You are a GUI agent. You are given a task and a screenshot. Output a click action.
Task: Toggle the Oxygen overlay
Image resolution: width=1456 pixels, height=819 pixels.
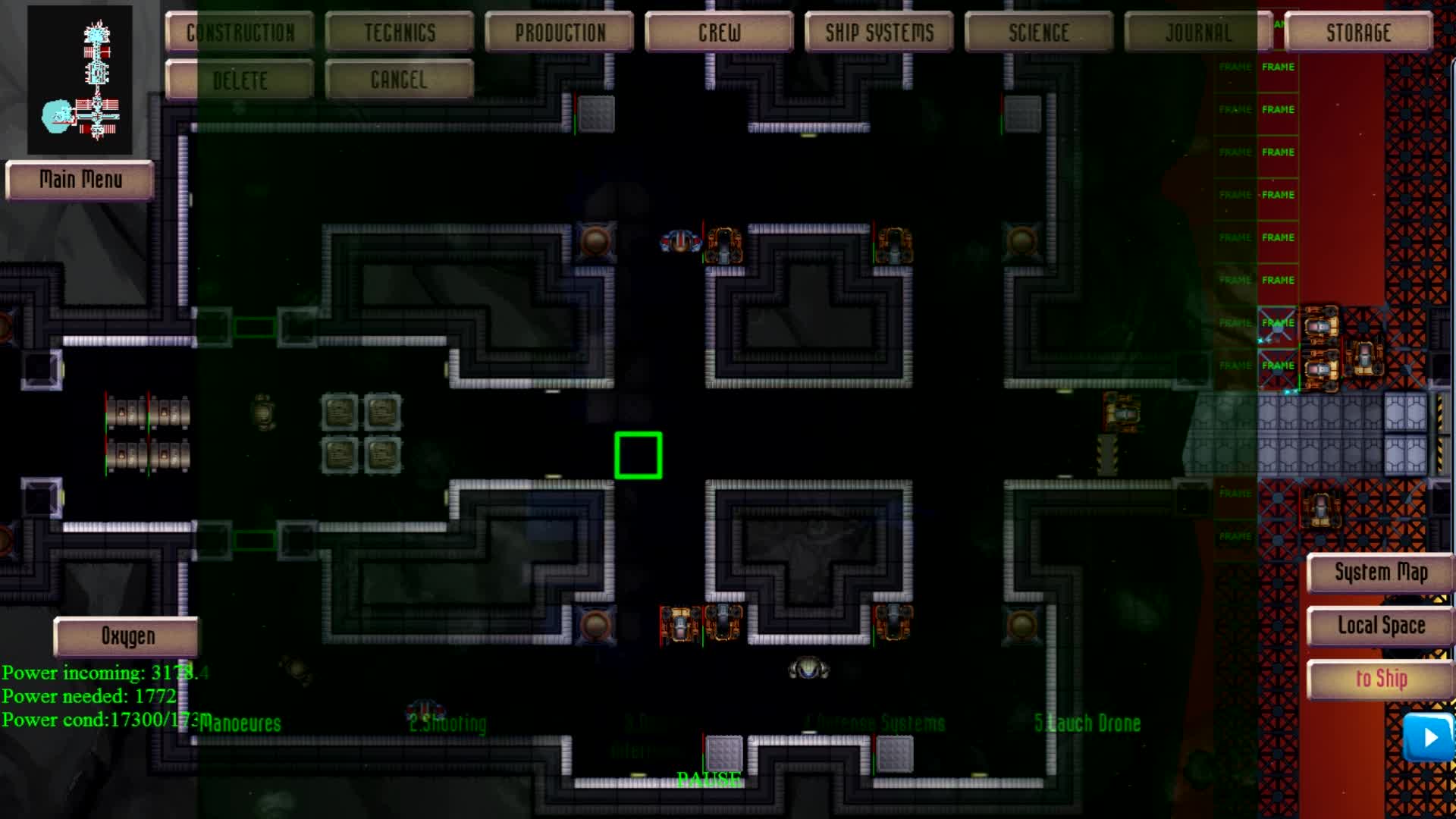(126, 635)
